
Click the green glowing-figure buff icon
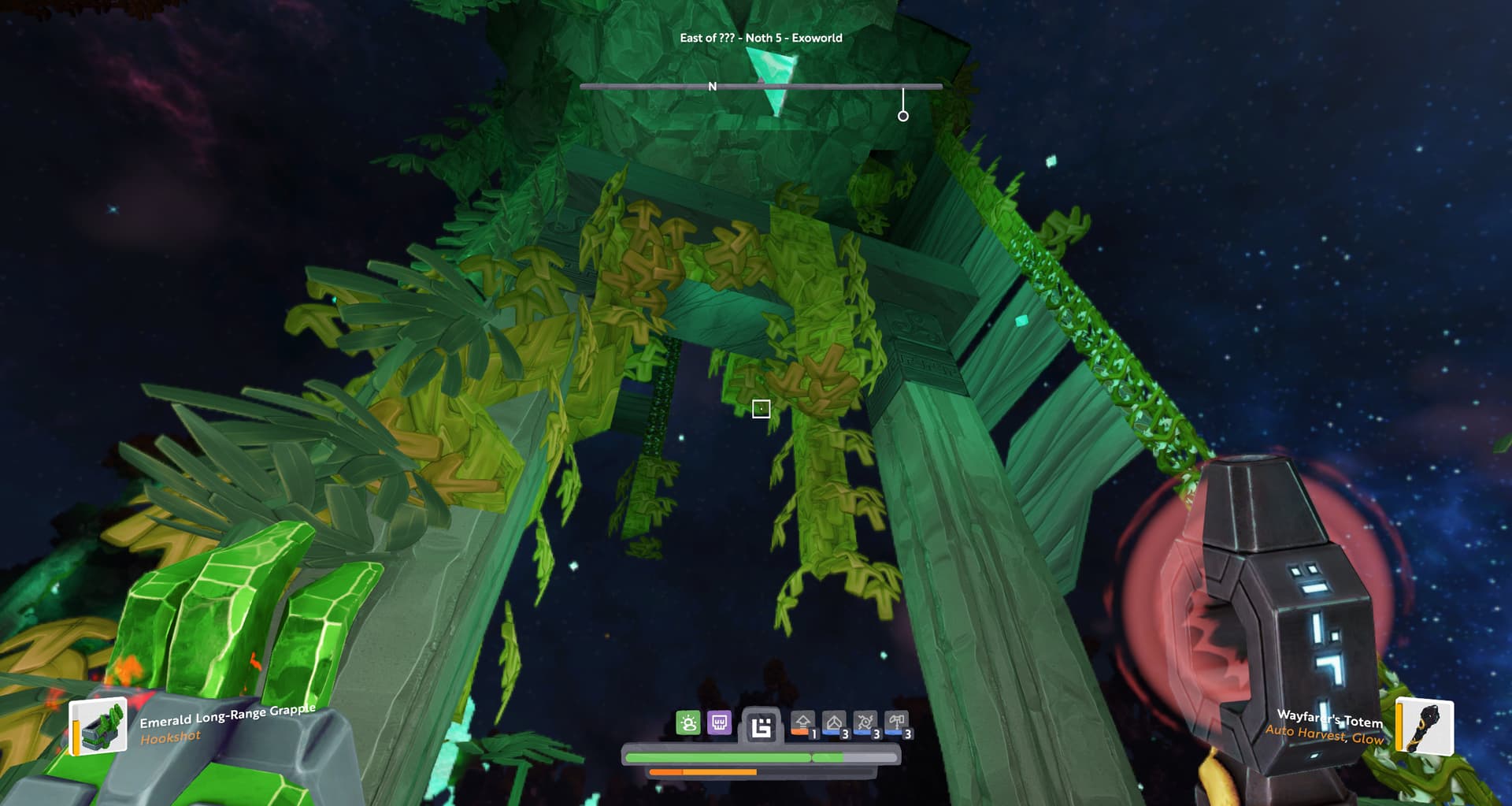pyautogui.click(x=687, y=723)
